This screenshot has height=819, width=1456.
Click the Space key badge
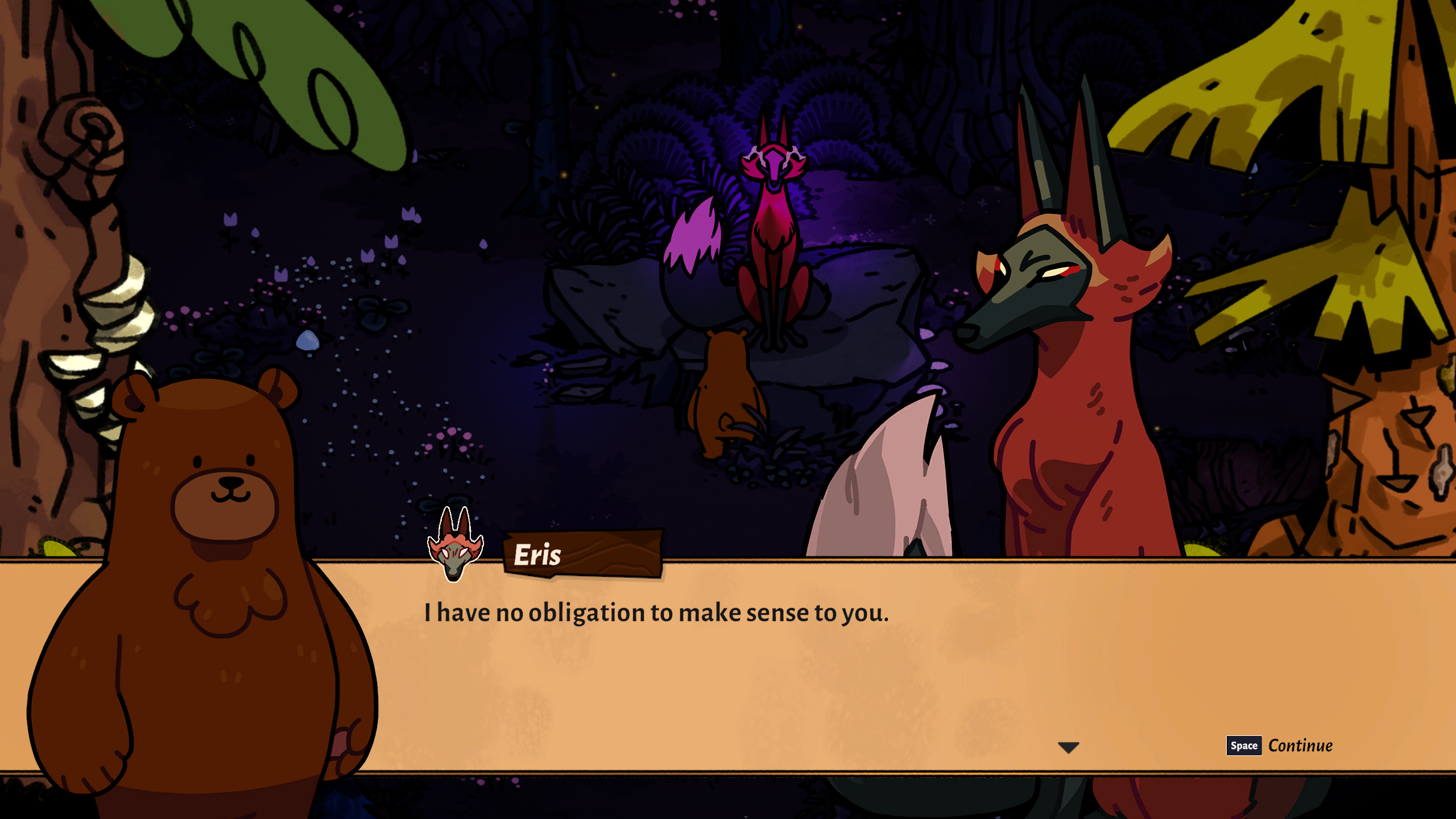1243,746
